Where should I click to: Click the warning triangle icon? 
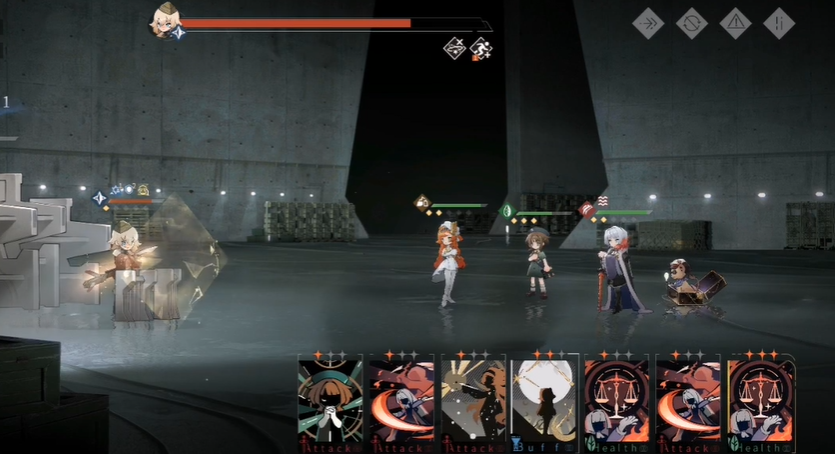click(735, 23)
